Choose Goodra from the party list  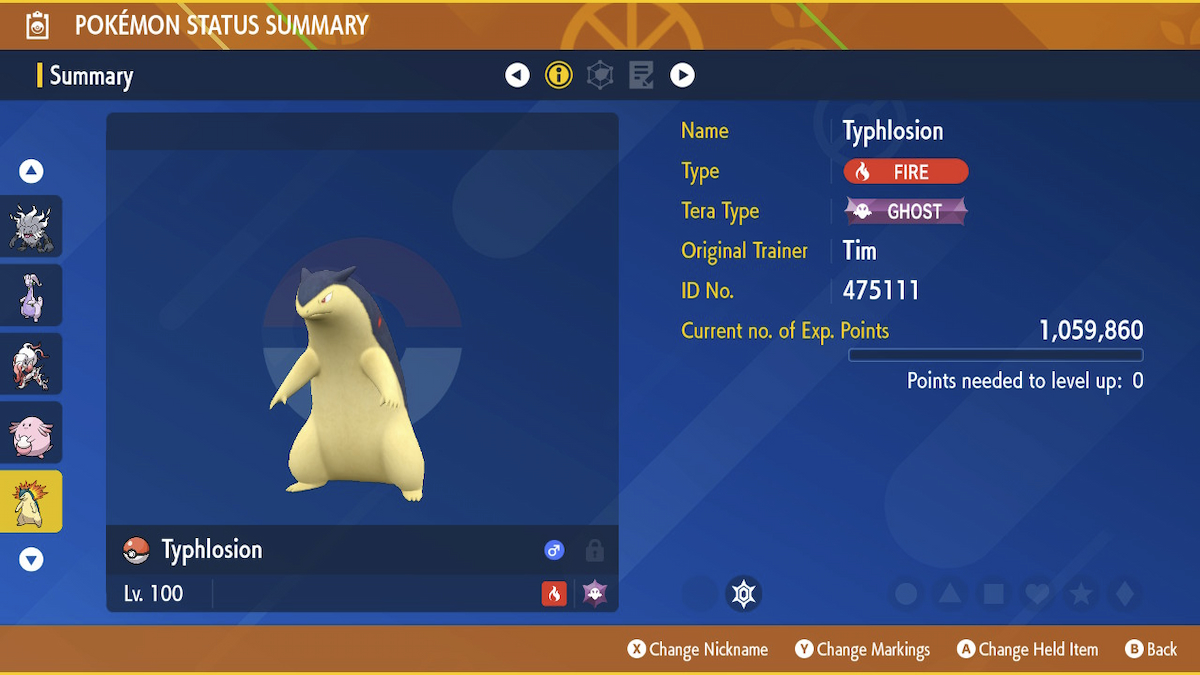coord(31,295)
